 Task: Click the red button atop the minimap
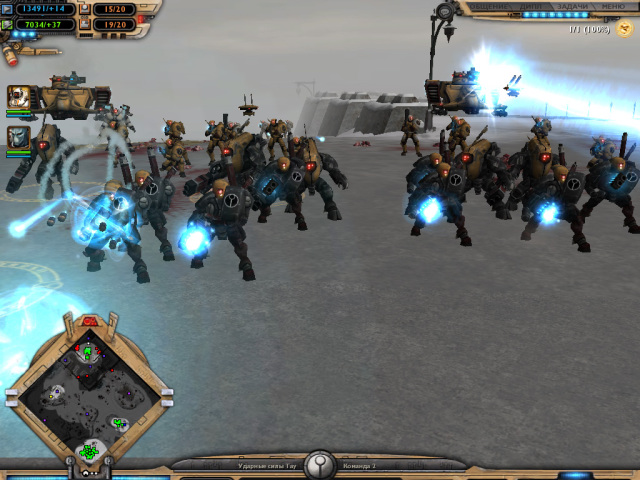[88, 321]
